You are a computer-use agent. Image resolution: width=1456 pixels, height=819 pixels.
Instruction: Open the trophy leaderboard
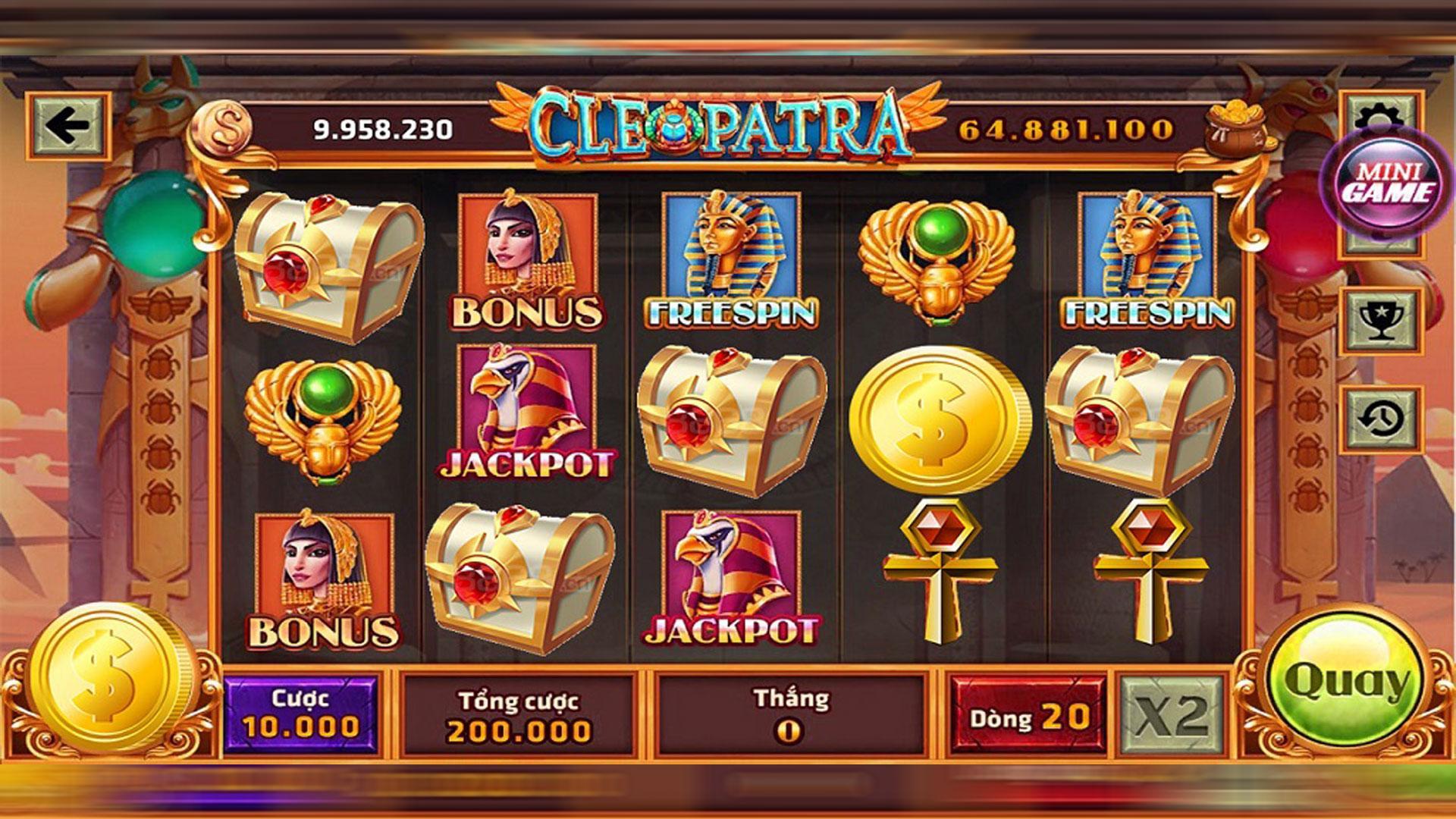(1379, 320)
